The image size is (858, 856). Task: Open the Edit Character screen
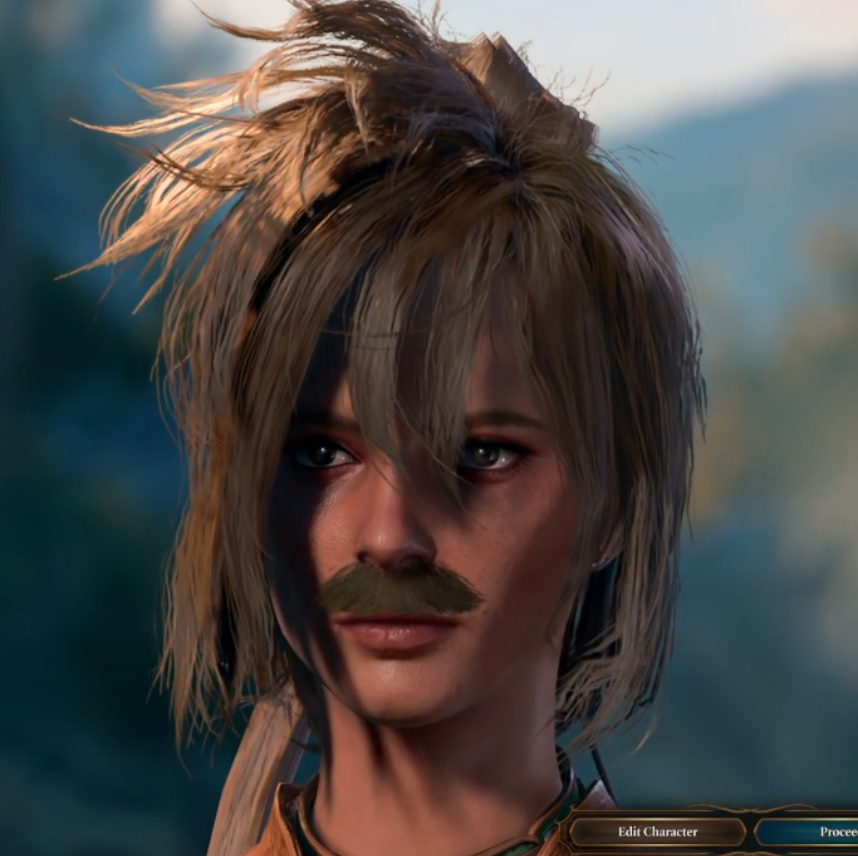coord(657,831)
